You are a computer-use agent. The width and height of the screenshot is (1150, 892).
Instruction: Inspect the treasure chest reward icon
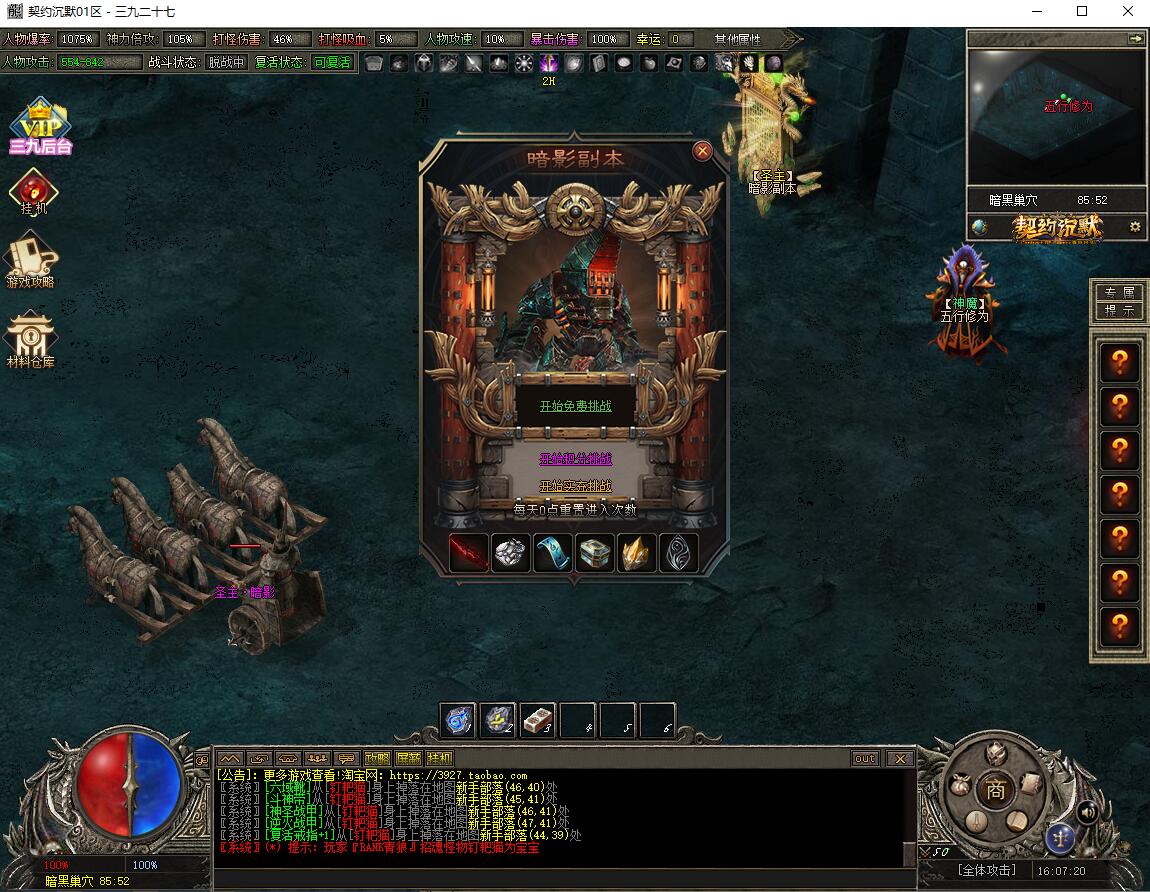point(595,553)
